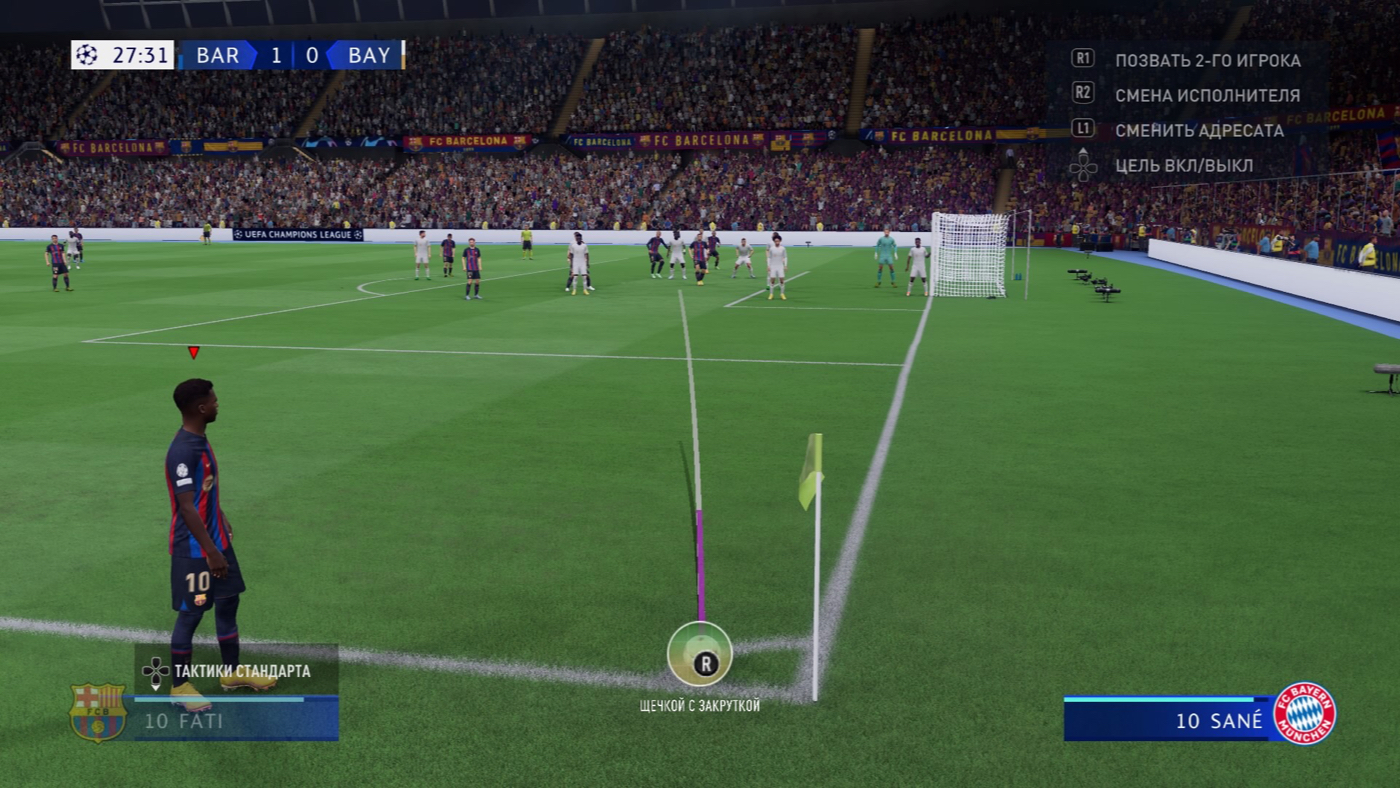This screenshot has height=788, width=1400.
Task: Expand the тактики стандарта panel
Action: coord(243,671)
